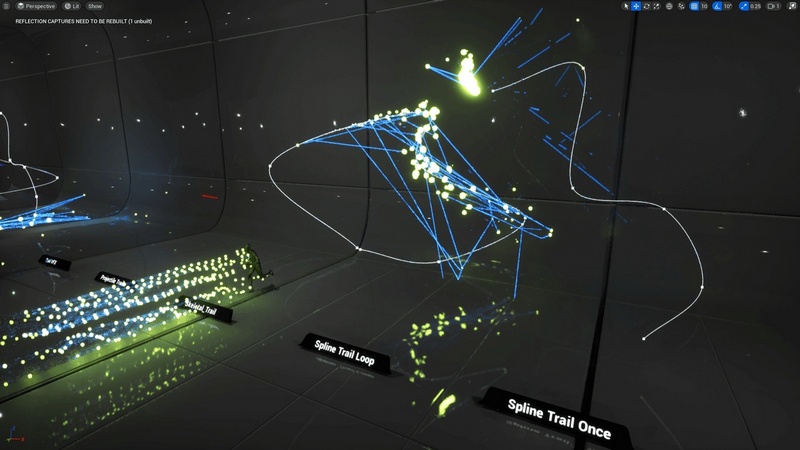Toggle grid snapping on the toolbar
The height and width of the screenshot is (450, 800).
[693, 6]
